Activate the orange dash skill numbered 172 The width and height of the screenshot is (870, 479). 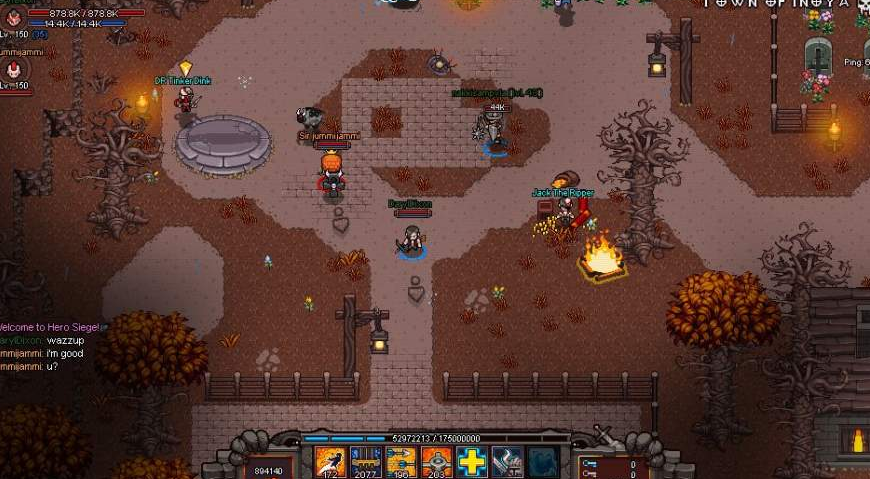pyautogui.click(x=330, y=461)
